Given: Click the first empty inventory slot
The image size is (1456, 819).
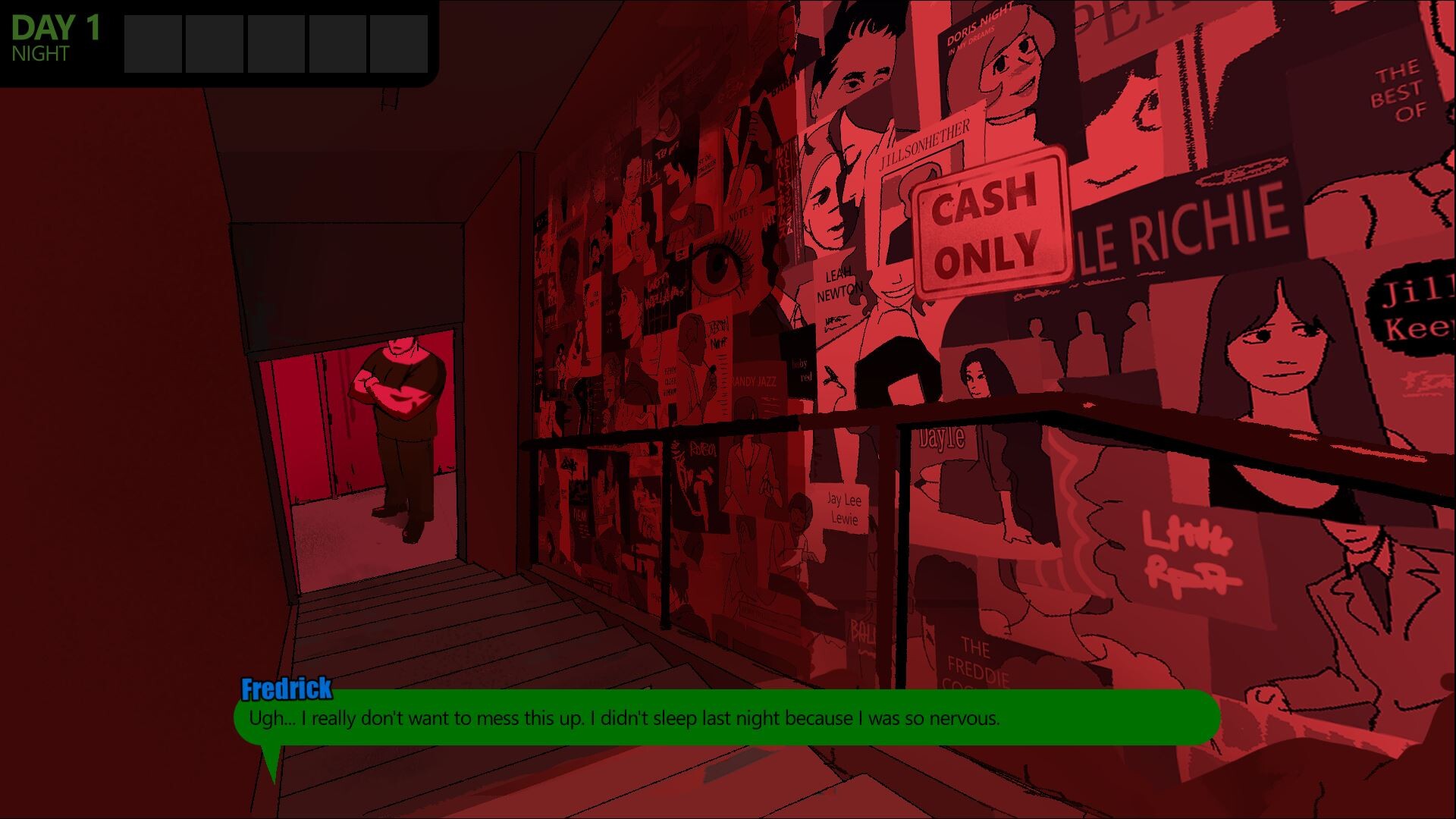Looking at the screenshot, I should pyautogui.click(x=152, y=43).
